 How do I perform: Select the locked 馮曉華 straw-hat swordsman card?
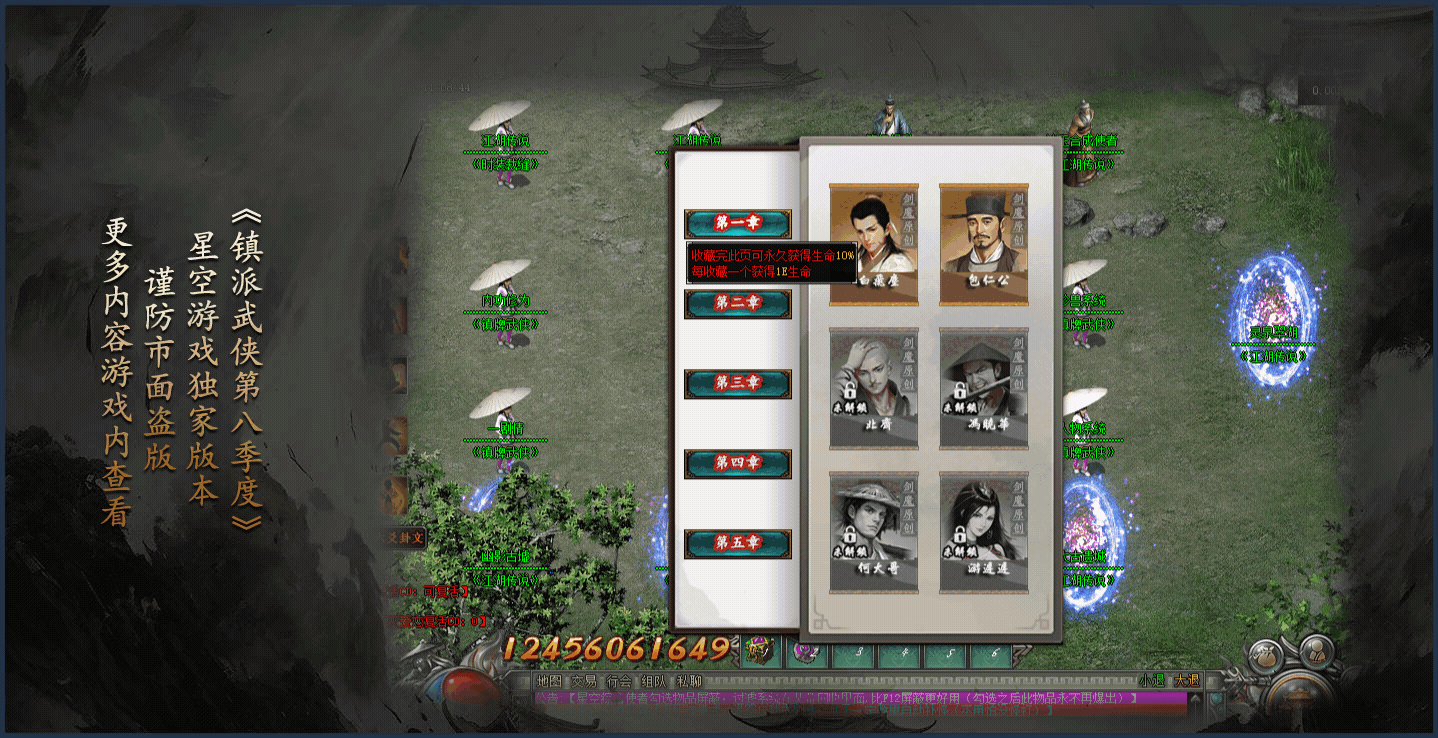pos(984,388)
